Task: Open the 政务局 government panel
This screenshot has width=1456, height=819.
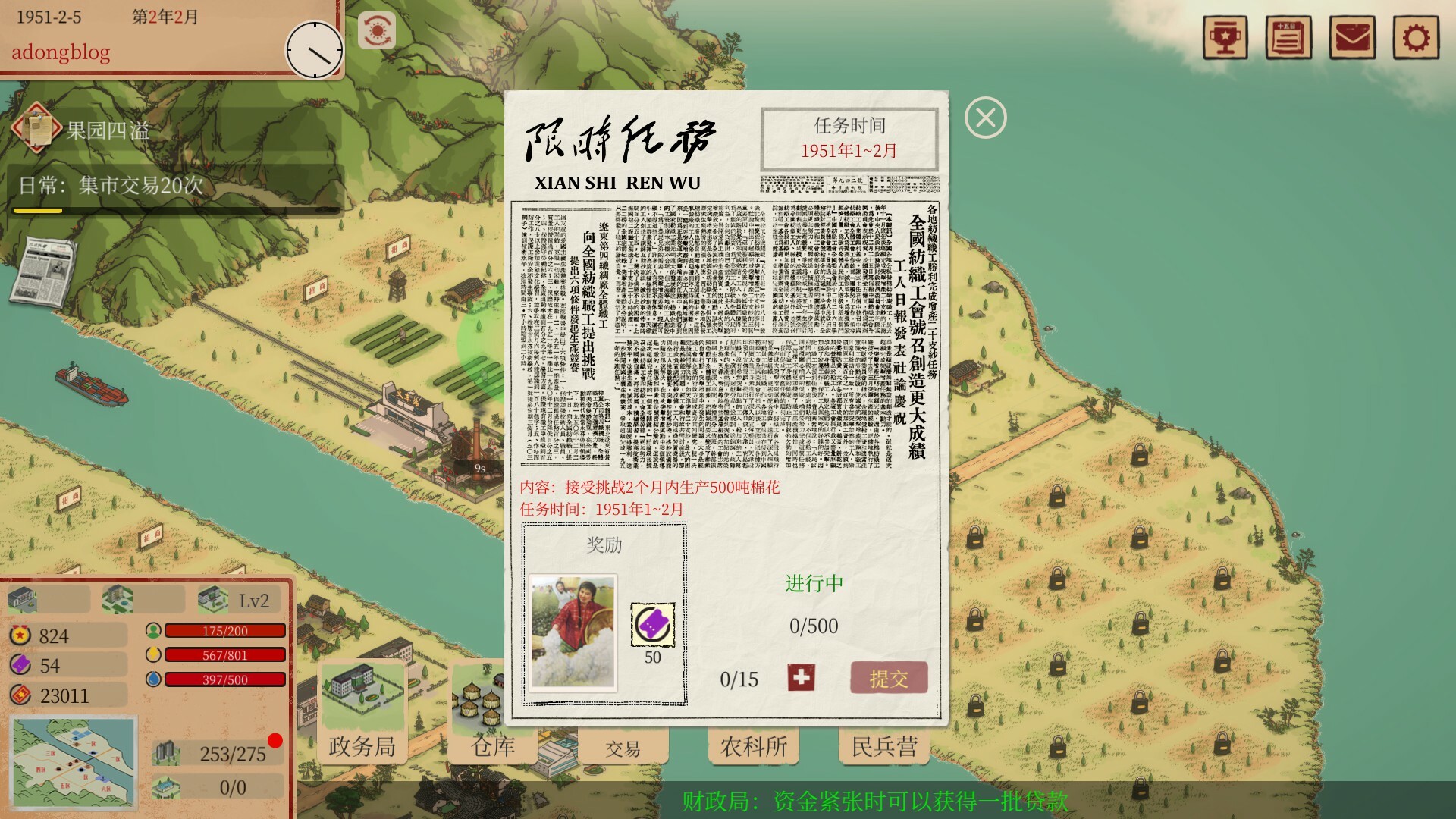Action: (362, 747)
